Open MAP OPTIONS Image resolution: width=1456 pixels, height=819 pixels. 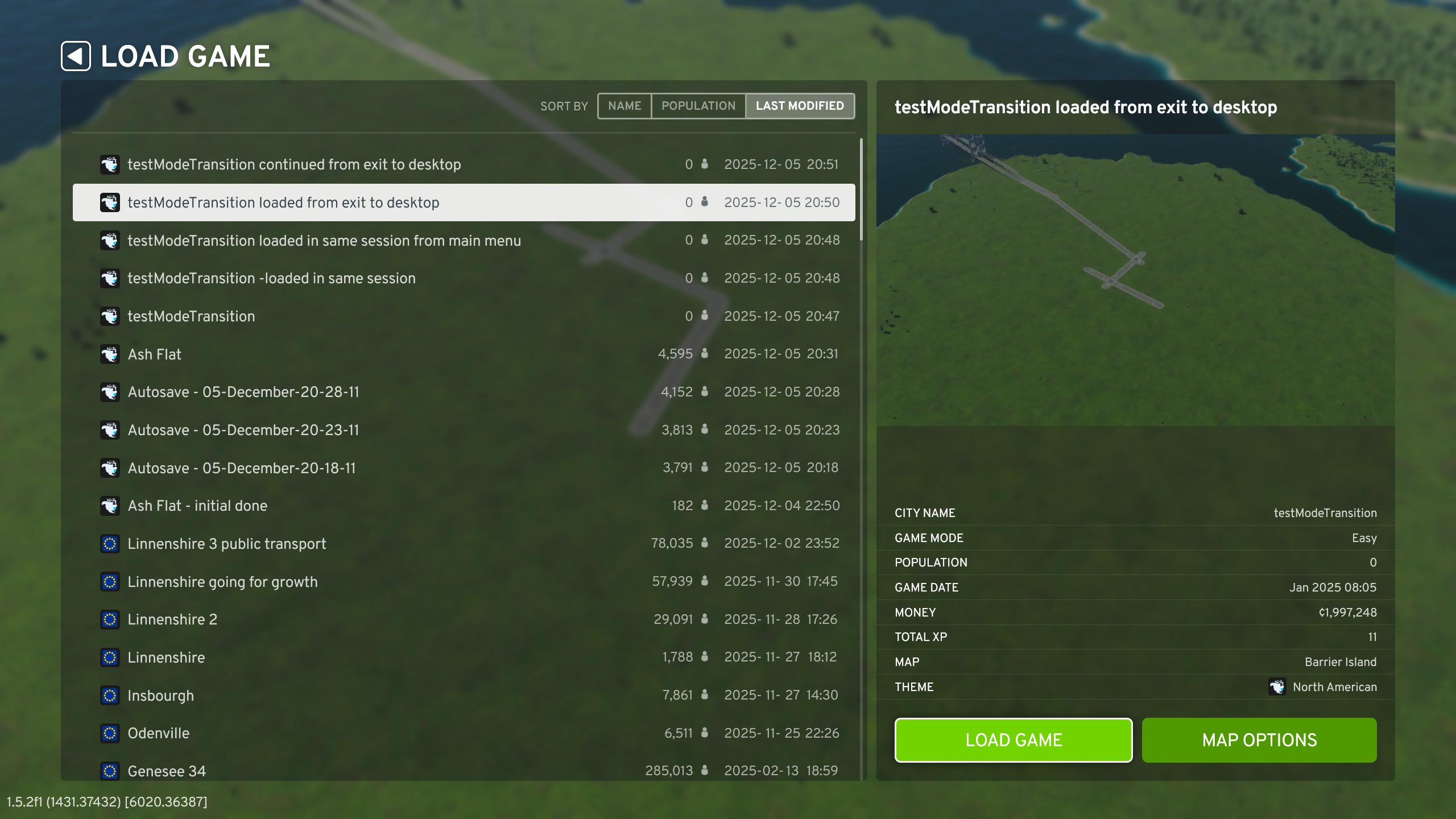tap(1259, 740)
